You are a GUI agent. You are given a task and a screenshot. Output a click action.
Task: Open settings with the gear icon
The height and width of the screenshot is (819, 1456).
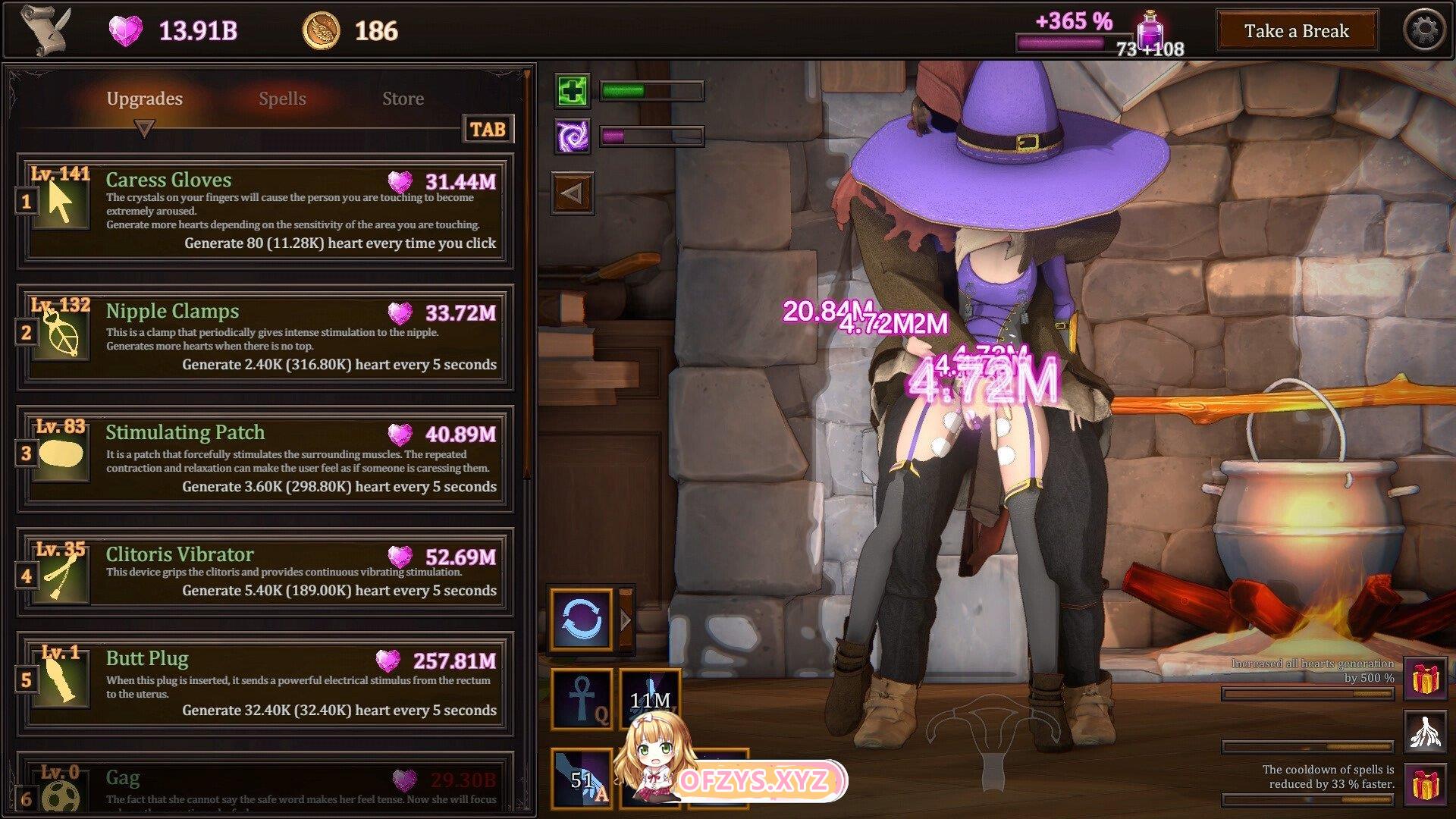[x=1424, y=31]
